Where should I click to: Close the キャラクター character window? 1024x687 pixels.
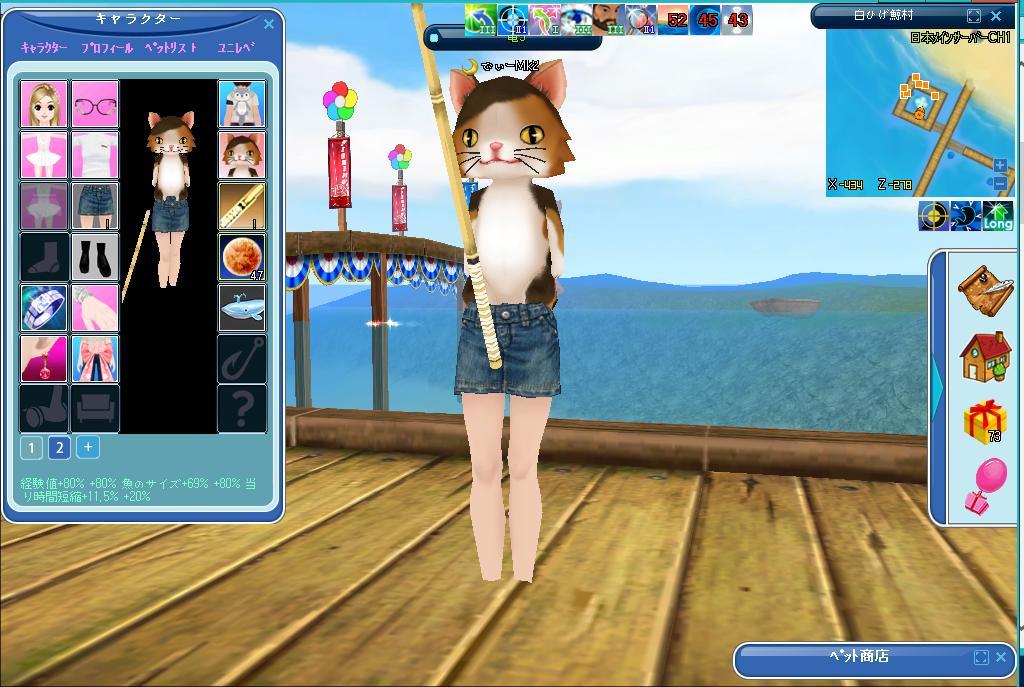point(268,24)
